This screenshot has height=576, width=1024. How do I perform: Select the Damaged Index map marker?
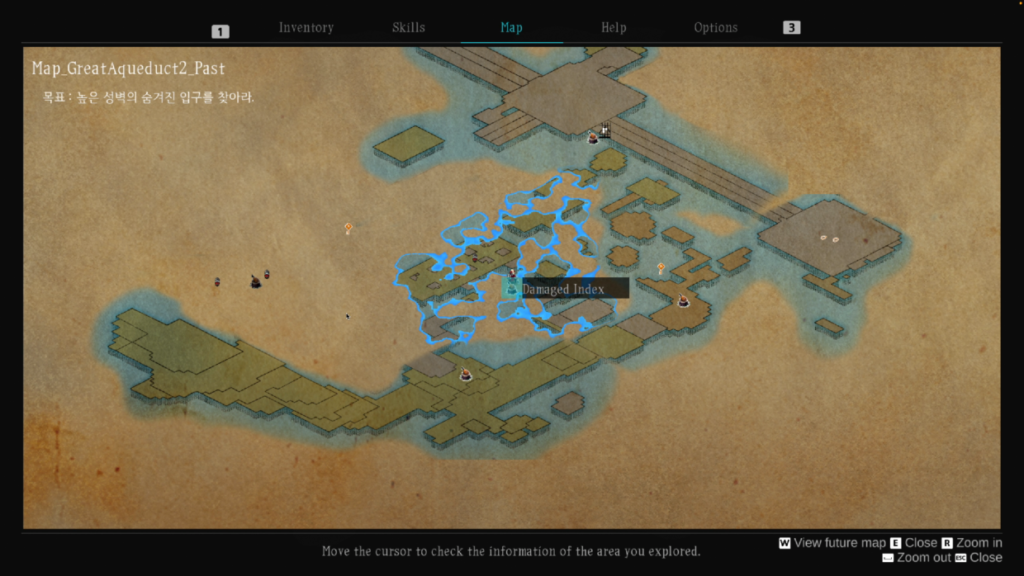click(x=512, y=289)
